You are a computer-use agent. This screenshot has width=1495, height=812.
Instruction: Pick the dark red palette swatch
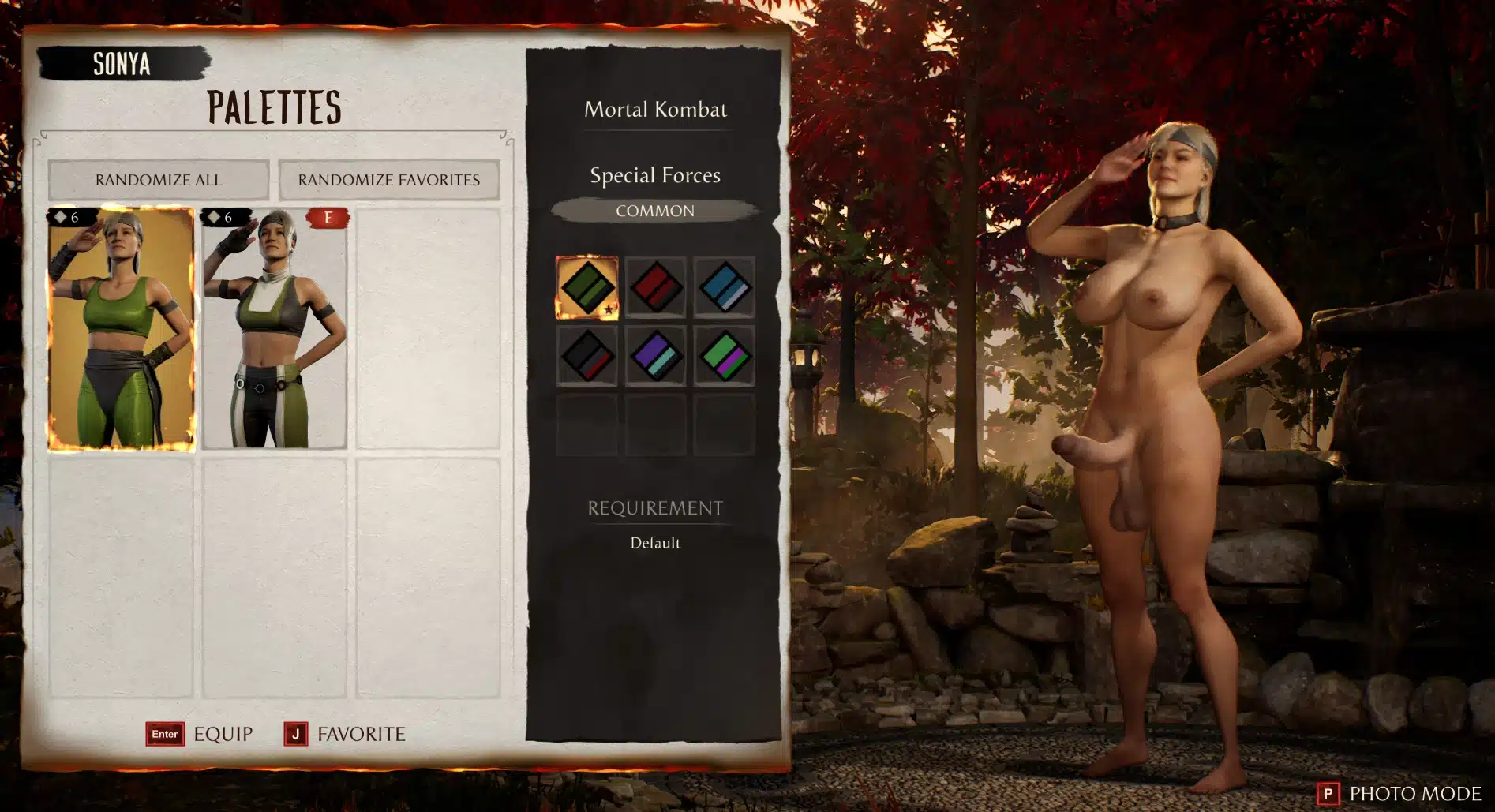click(x=655, y=287)
